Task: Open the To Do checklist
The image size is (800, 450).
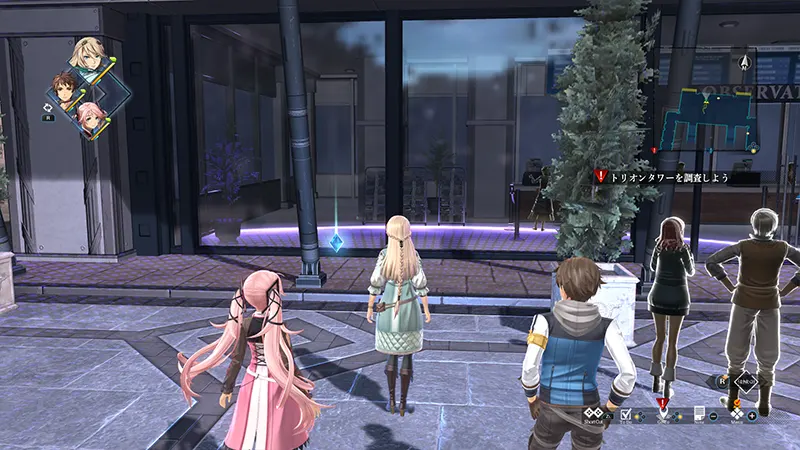Action: (627, 414)
